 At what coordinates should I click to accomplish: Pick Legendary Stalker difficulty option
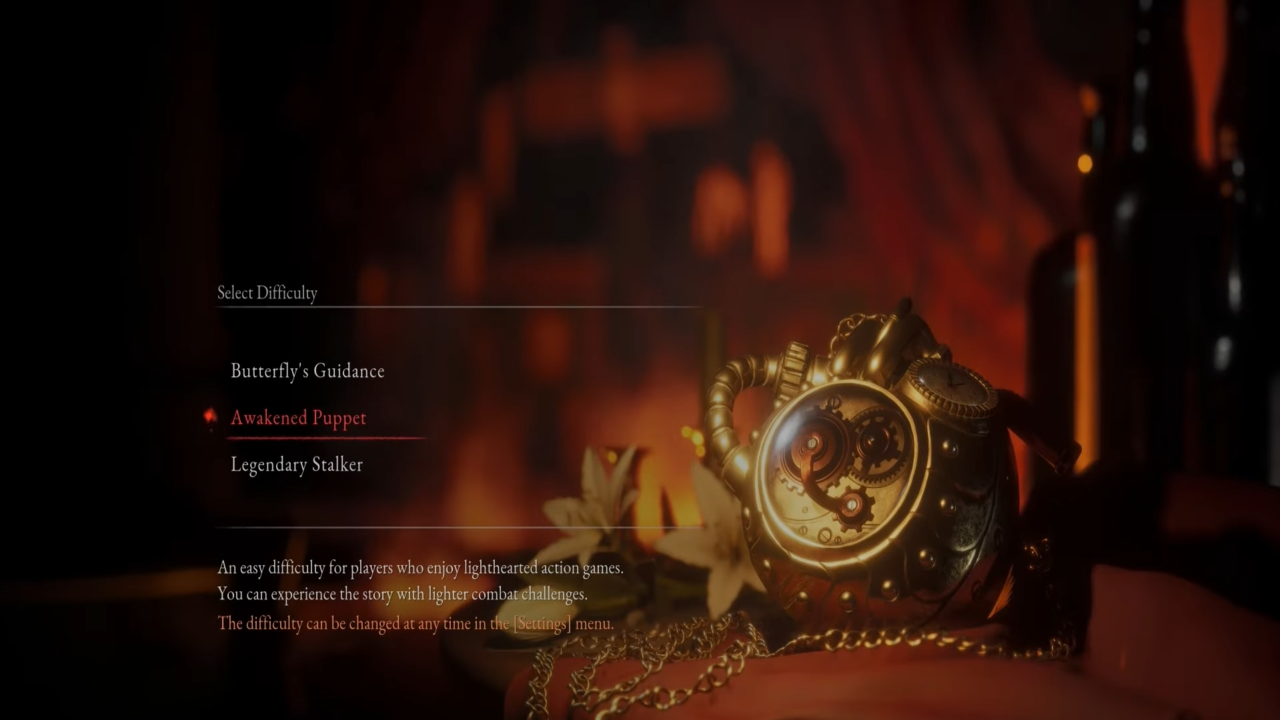tap(296, 465)
